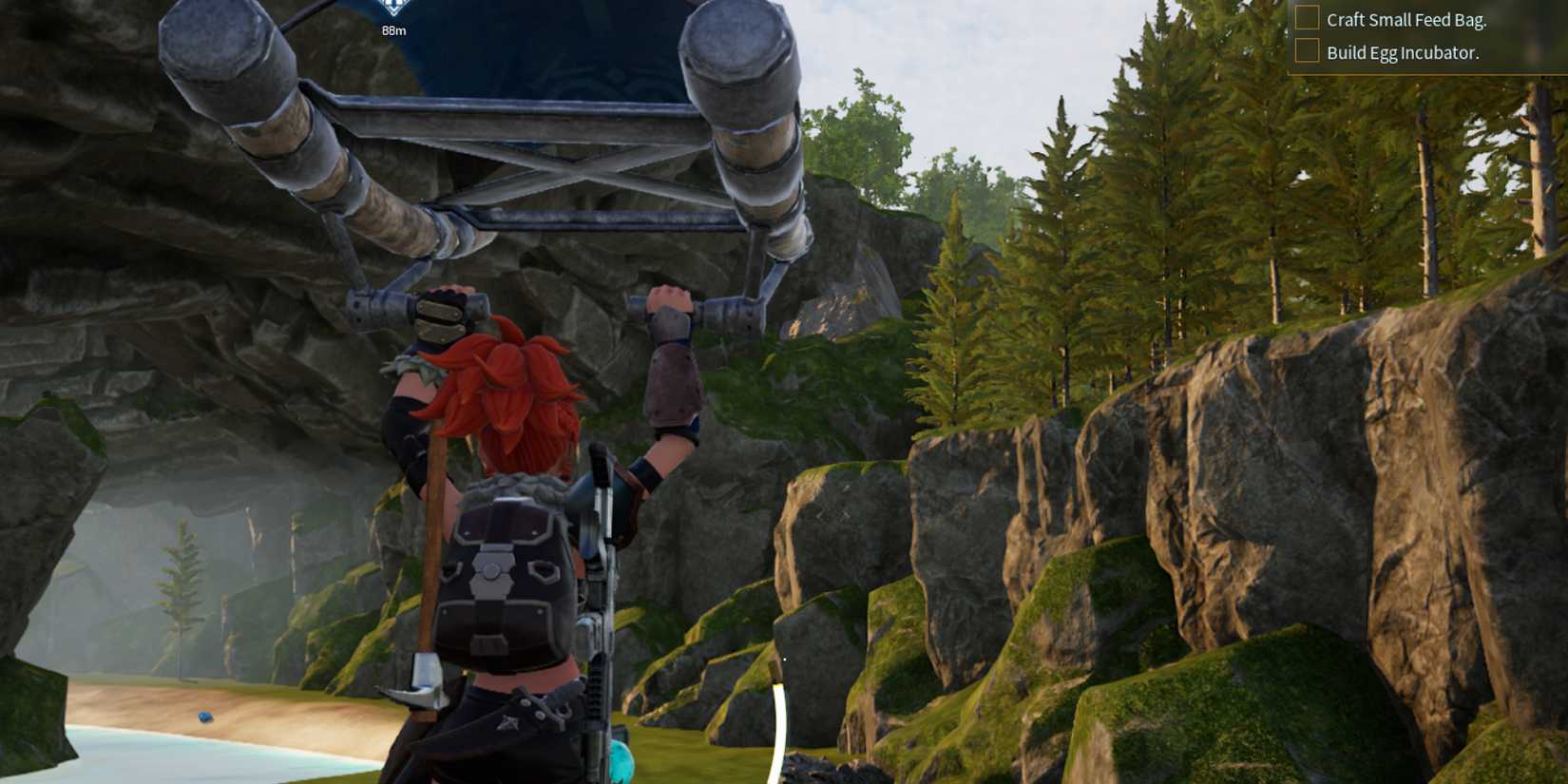The width and height of the screenshot is (1568, 784).
Task: Select the Build Egg Incubator objective text
Action: (1402, 54)
